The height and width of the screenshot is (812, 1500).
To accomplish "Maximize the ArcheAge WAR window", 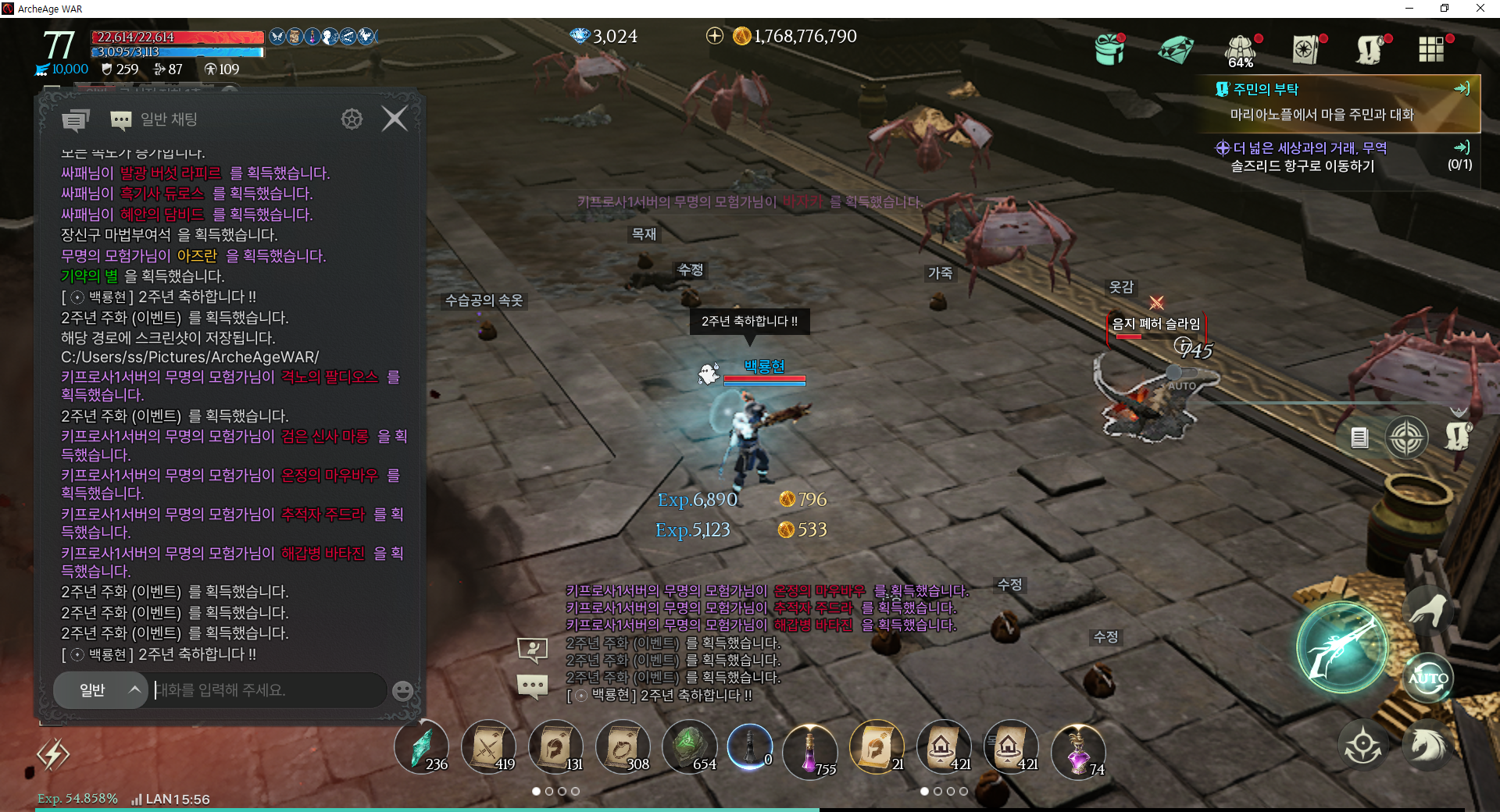I will click(x=1445, y=9).
